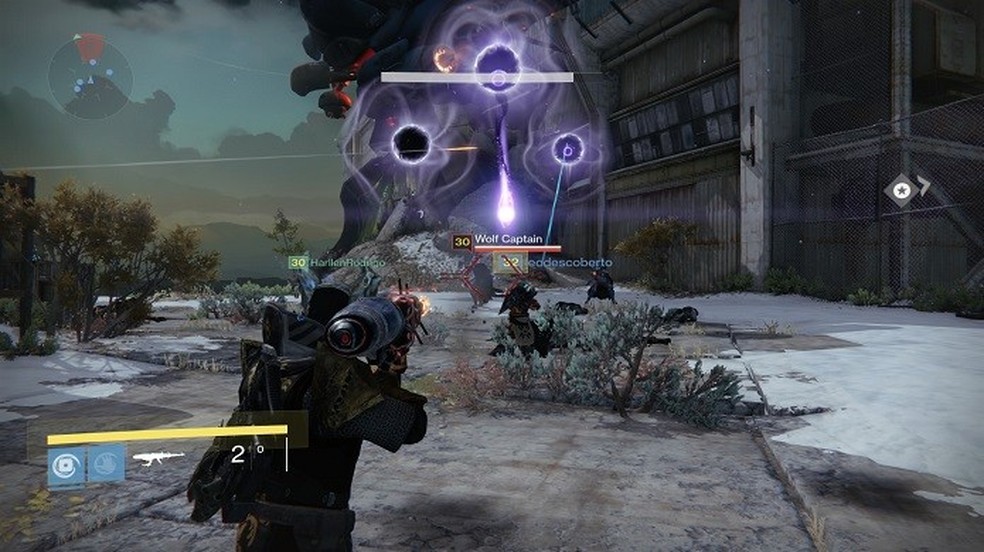Select the hand-shaped melee ability icon
The height and width of the screenshot is (552, 984).
click(x=106, y=465)
